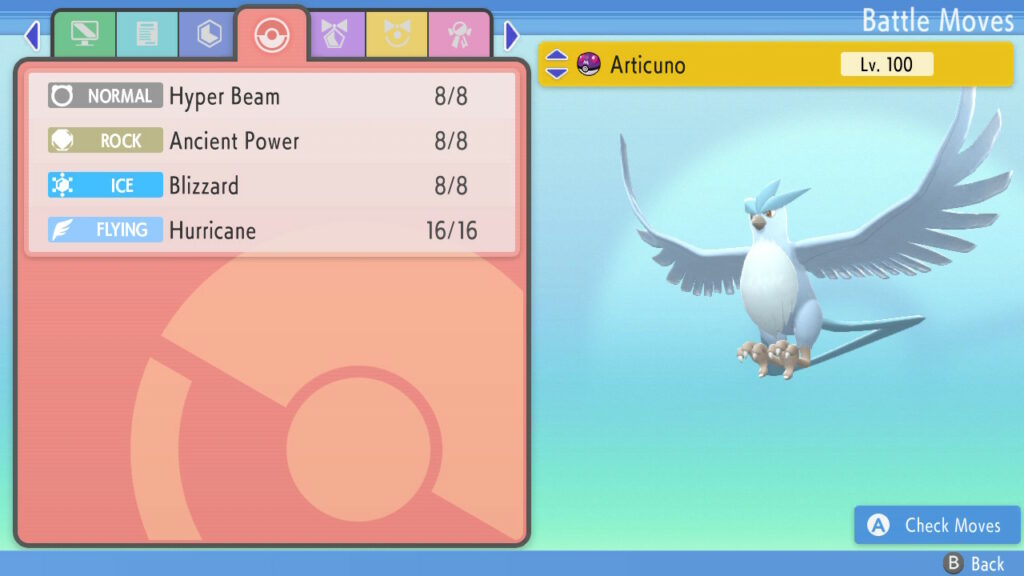Viewport: 1024px width, 576px height.
Task: Switch Pokémon using the Articuno up-down arrows
Action: (557, 65)
